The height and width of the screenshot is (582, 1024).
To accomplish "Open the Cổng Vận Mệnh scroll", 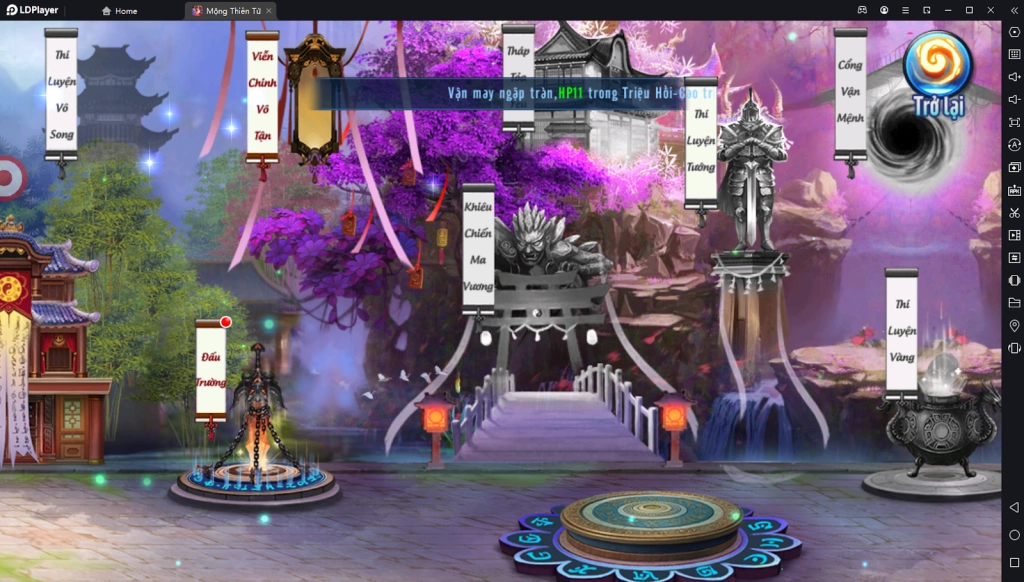I will tap(850, 92).
